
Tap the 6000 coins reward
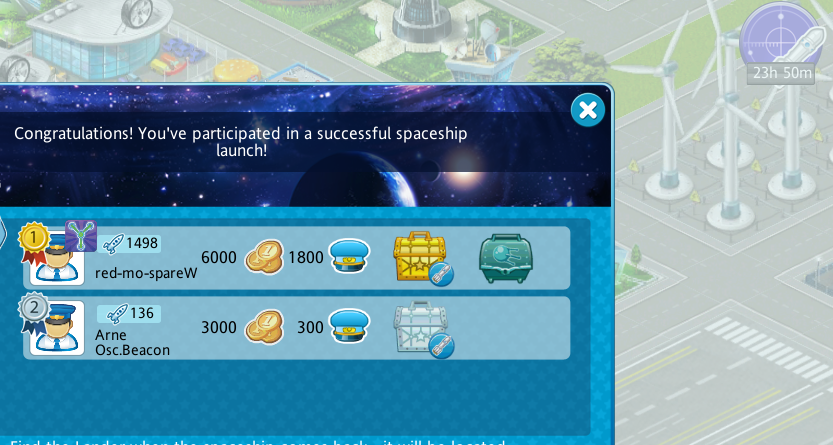pos(265,257)
